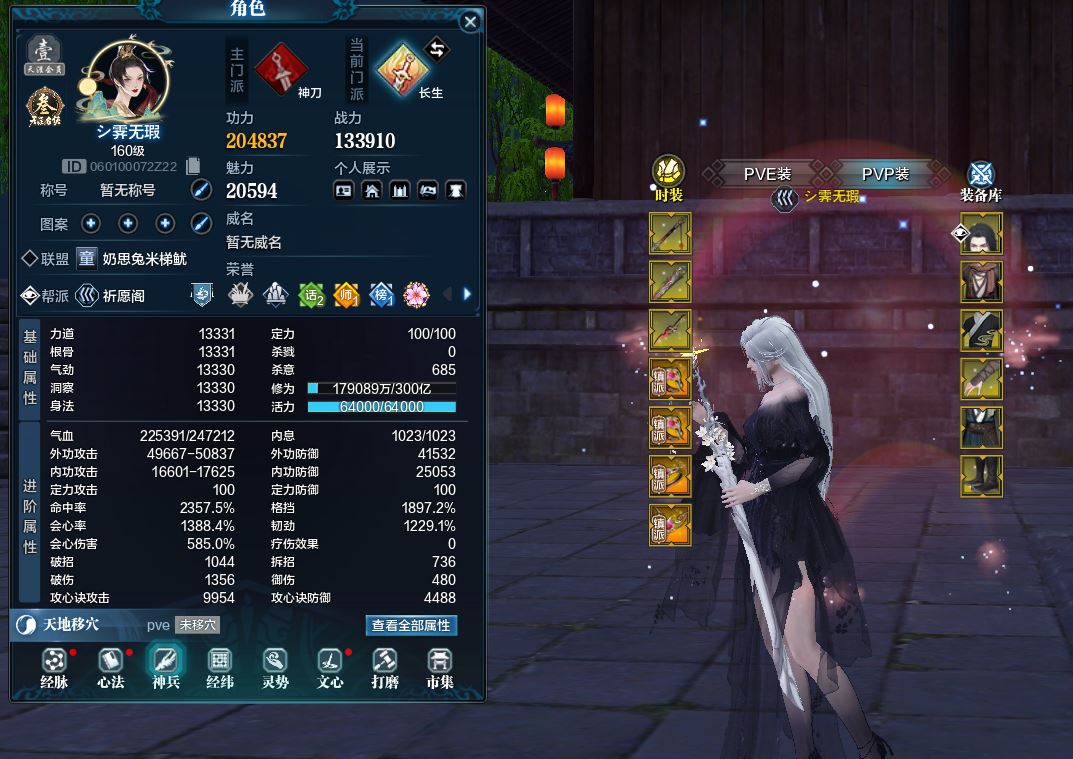Select the boots equipment slot
The height and width of the screenshot is (759, 1073).
pyautogui.click(x=981, y=476)
